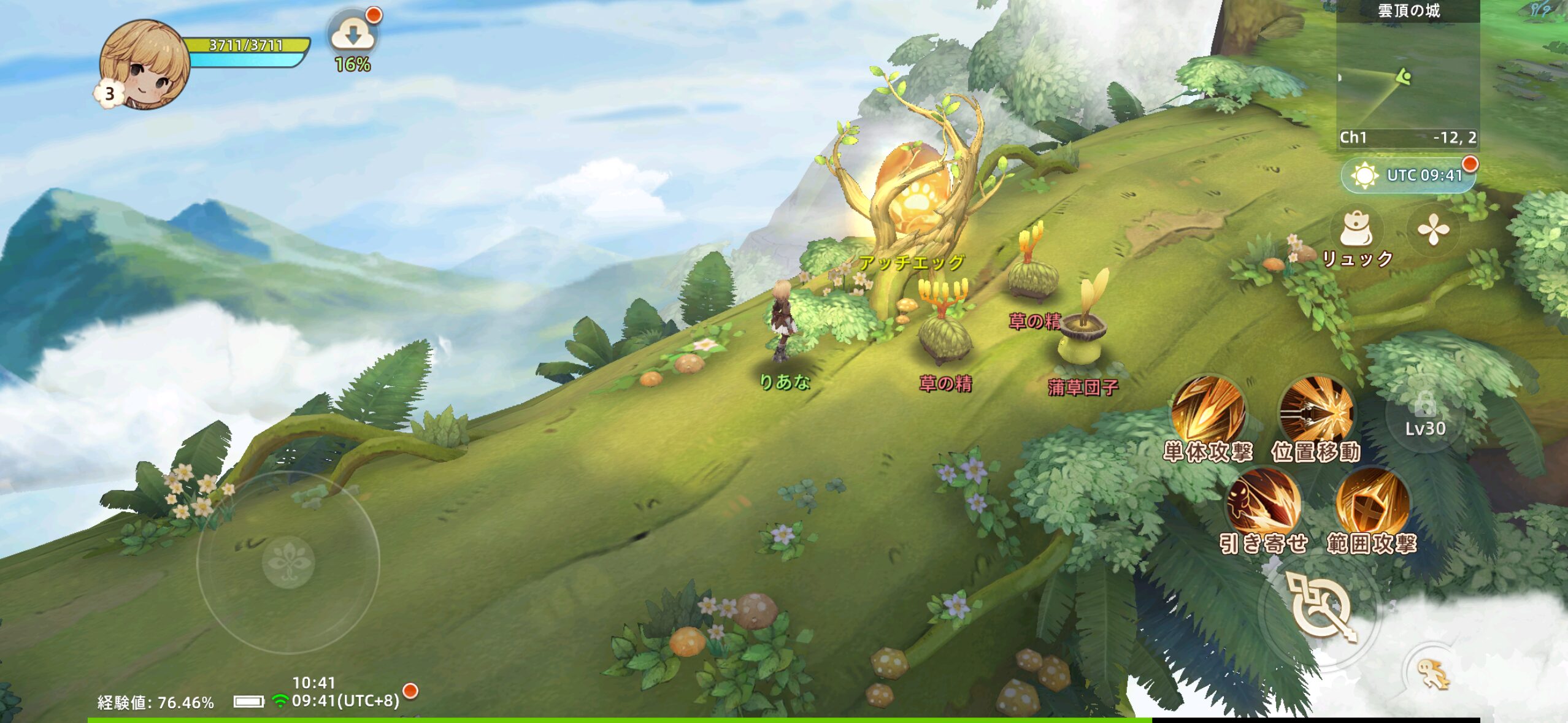Use the 位置移動 skill
The width and height of the screenshot is (1568, 723).
coord(1316,411)
